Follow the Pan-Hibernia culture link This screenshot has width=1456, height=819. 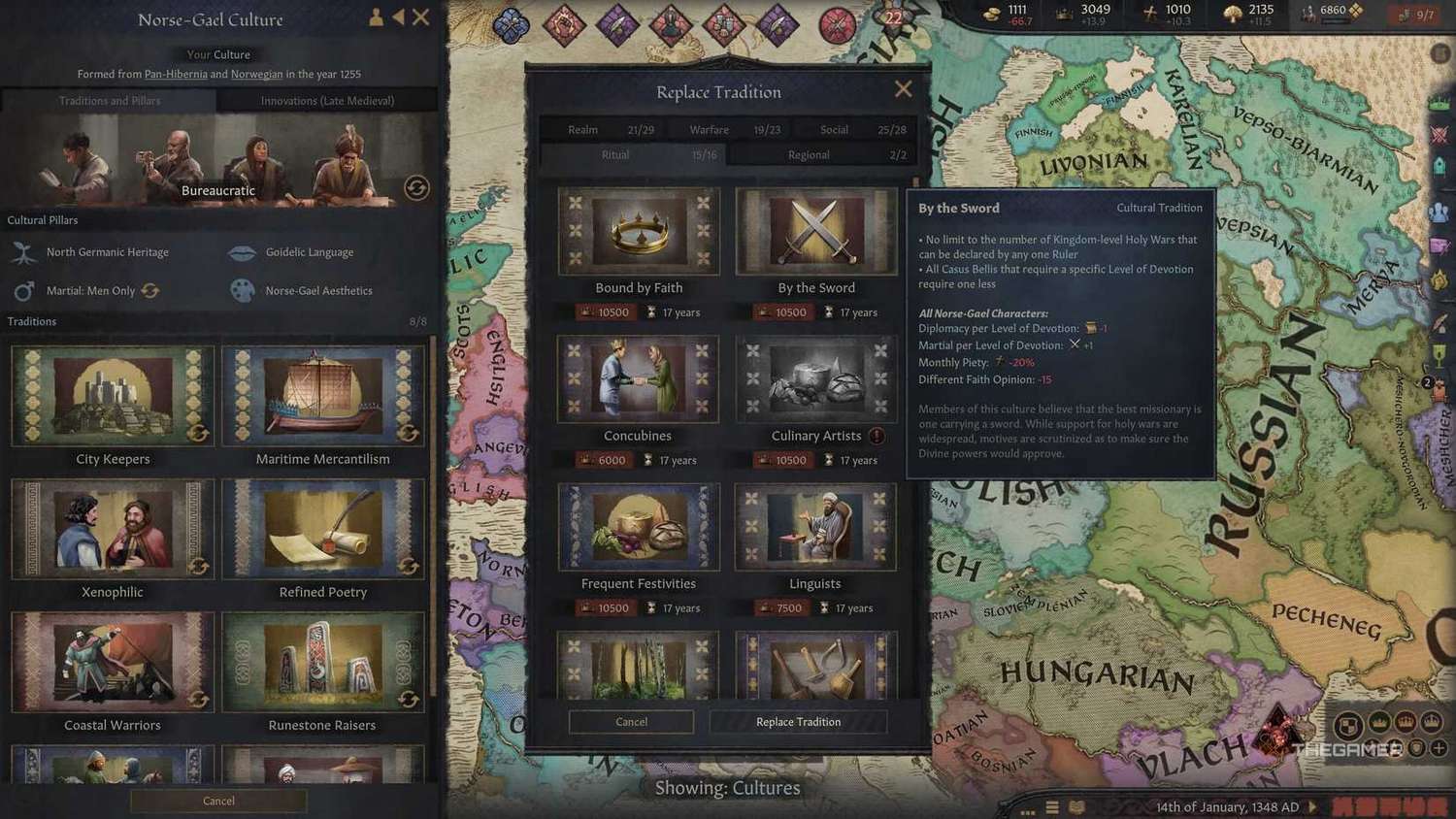coord(176,74)
